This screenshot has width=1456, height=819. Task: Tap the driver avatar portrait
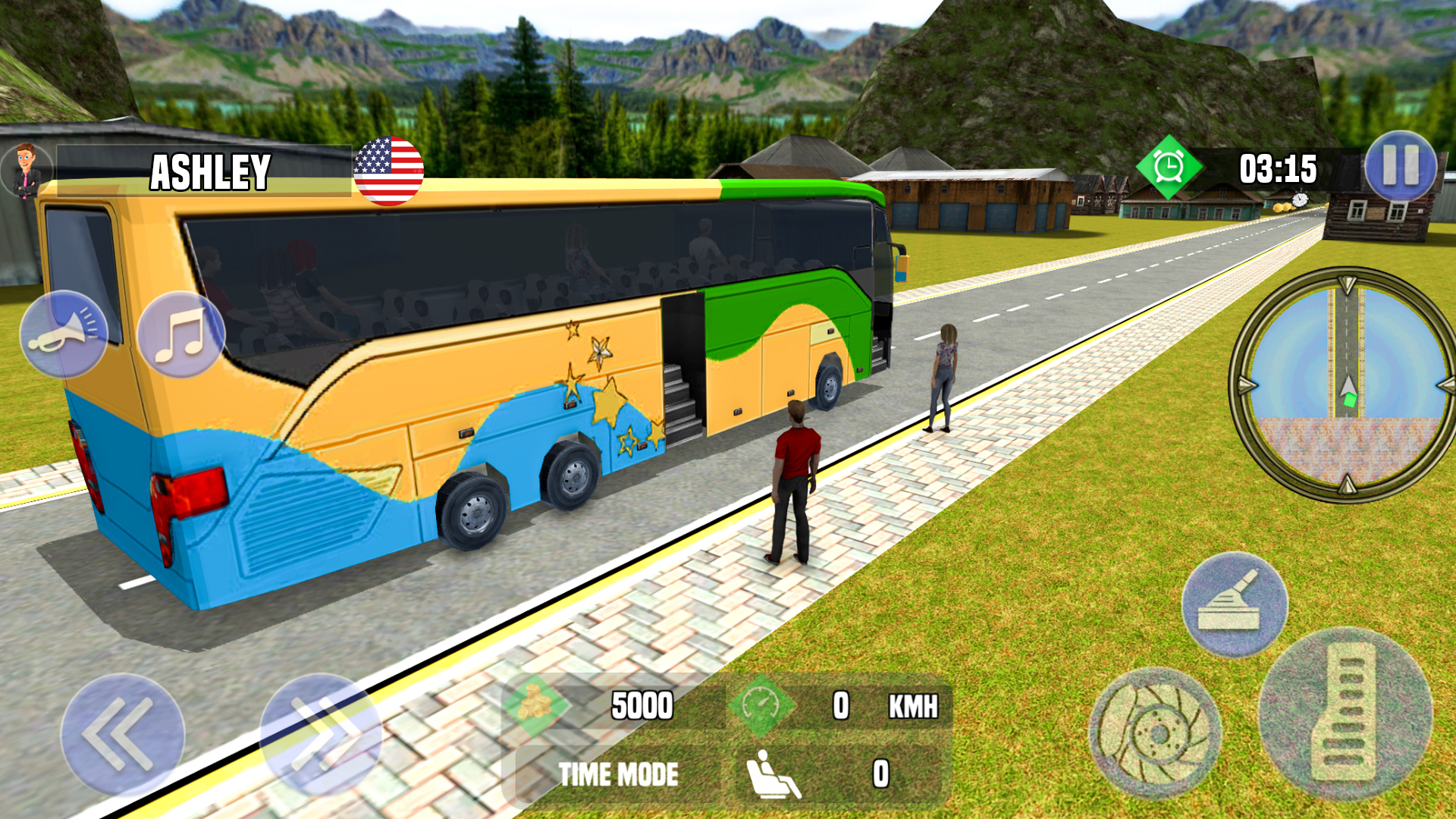coord(27,168)
